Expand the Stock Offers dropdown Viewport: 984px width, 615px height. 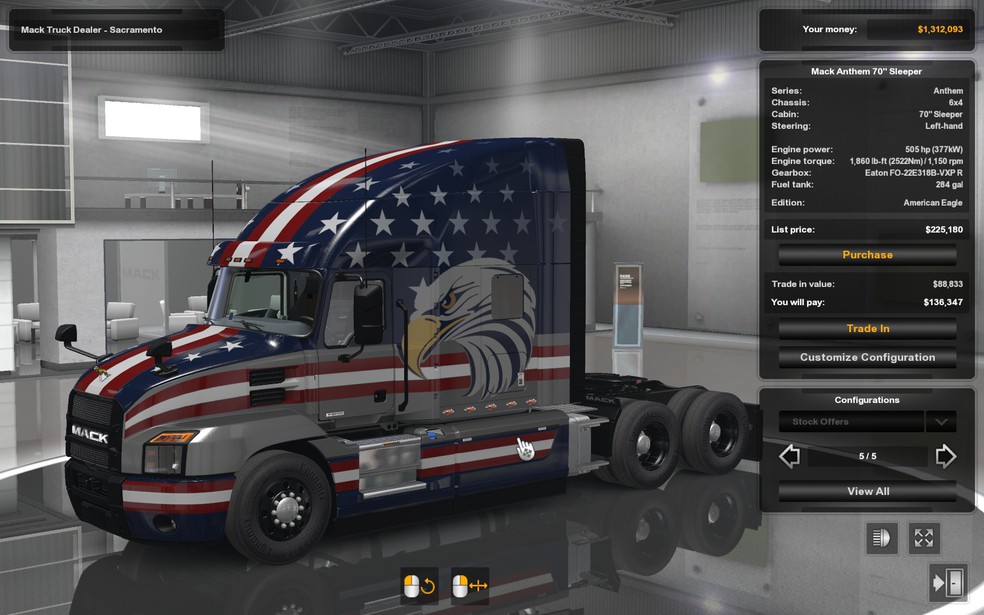point(940,422)
